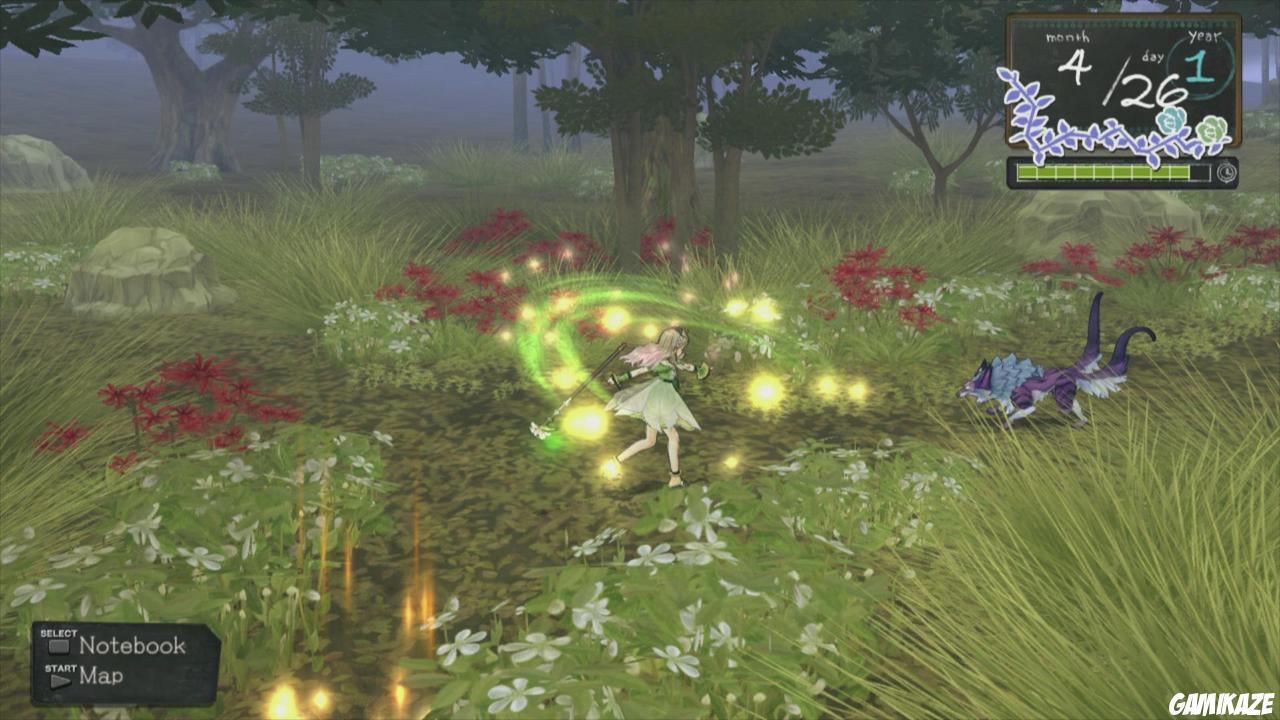This screenshot has height=720, width=1280.
Task: Click the SELECT Notebook prompt panel
Action: (120, 644)
